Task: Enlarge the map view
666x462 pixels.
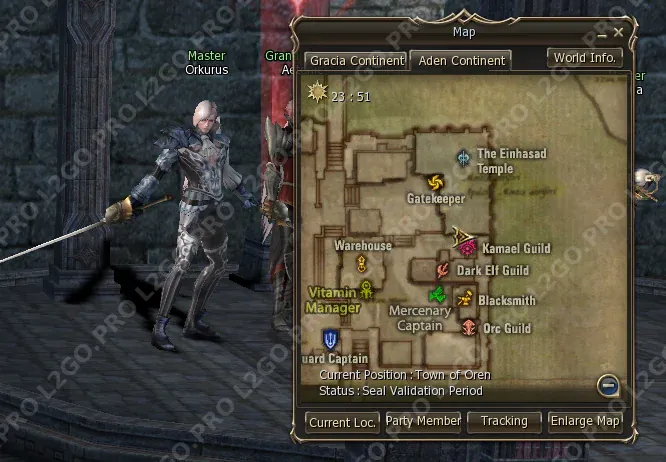Action: pyautogui.click(x=585, y=422)
